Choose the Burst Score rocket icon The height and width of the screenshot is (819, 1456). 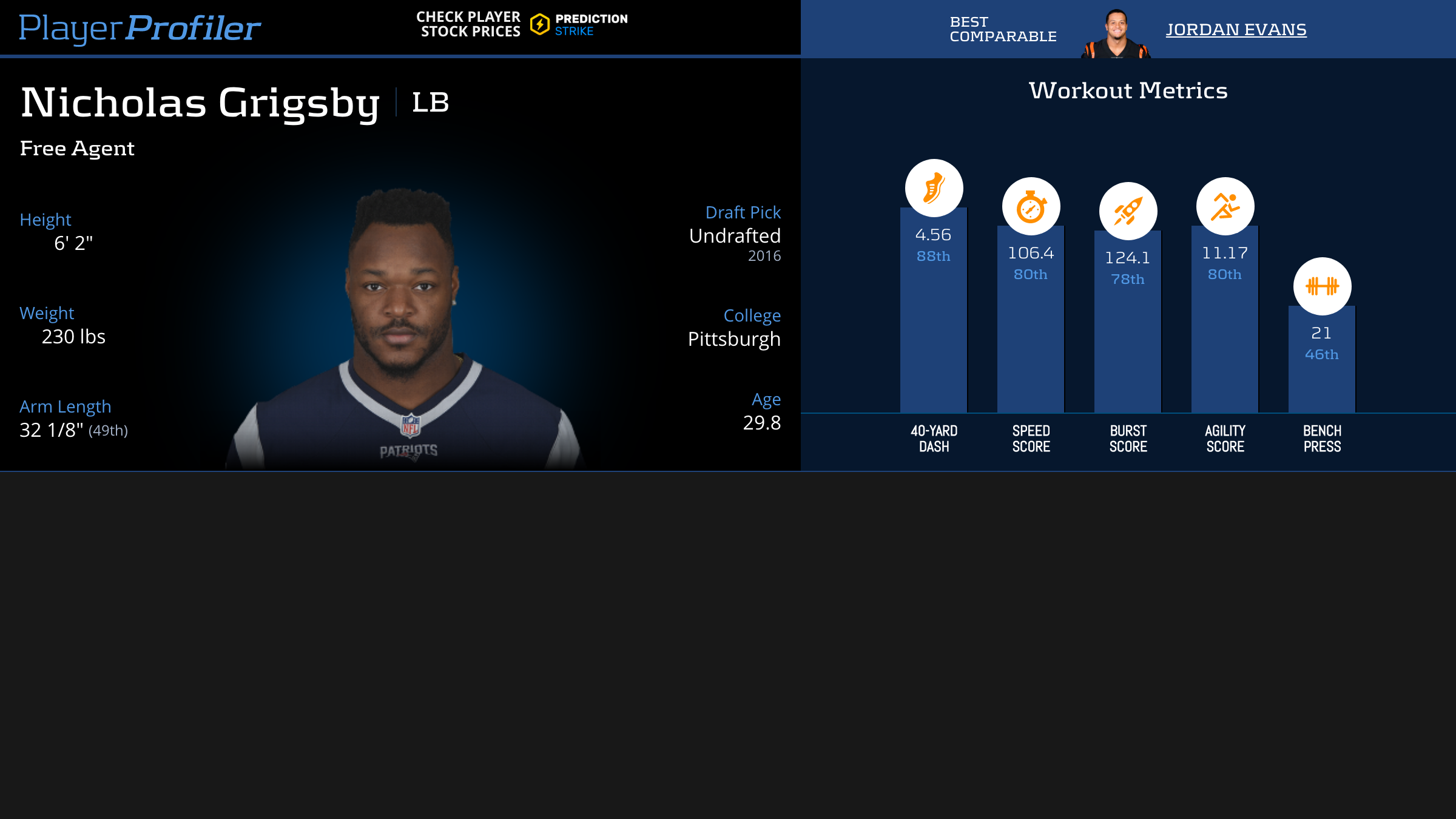(1128, 211)
